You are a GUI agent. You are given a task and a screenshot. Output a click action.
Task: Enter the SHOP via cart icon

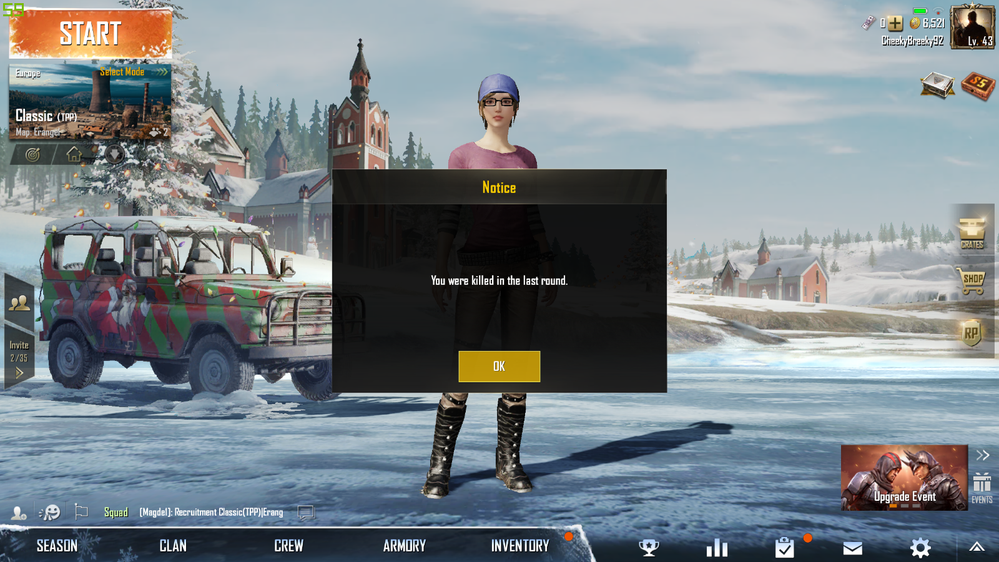click(972, 282)
